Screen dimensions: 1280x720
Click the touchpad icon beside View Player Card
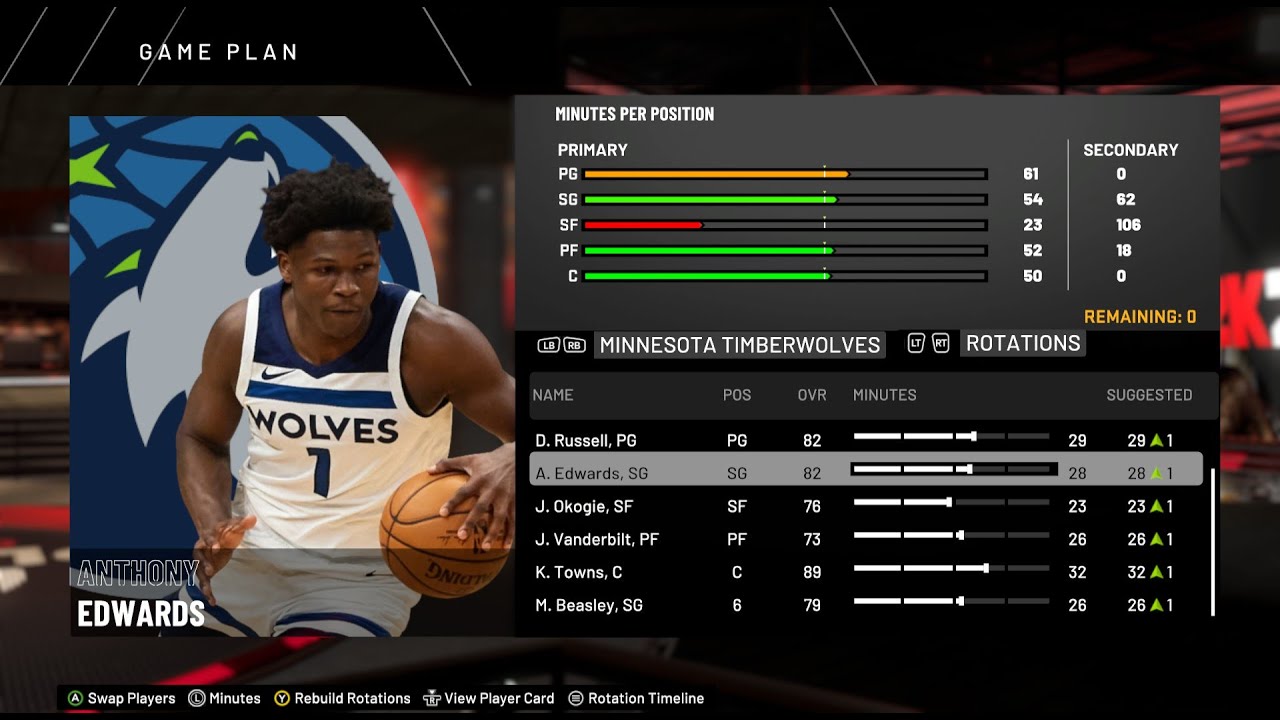432,698
